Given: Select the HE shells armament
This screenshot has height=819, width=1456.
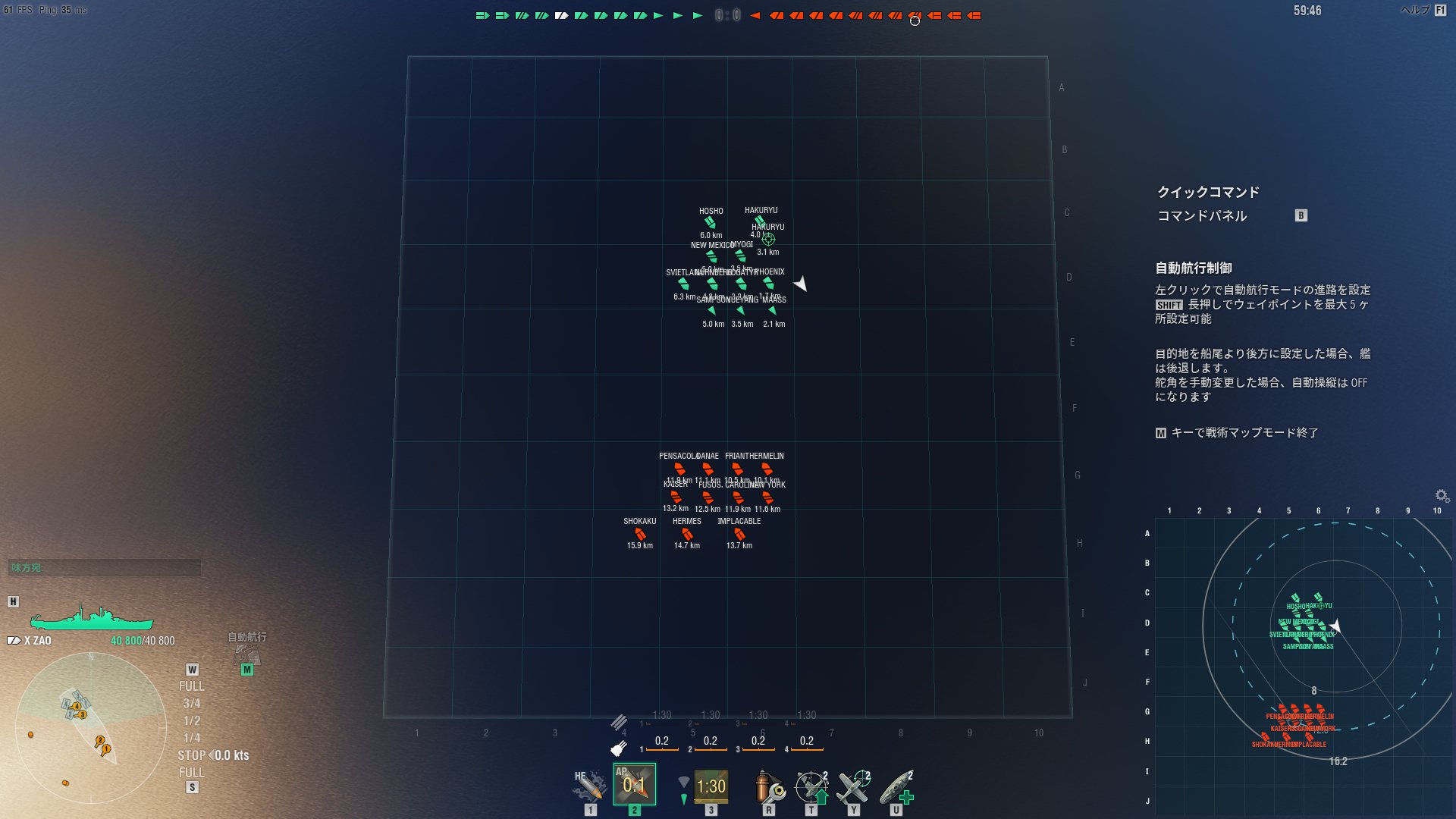Looking at the screenshot, I should coord(588,785).
